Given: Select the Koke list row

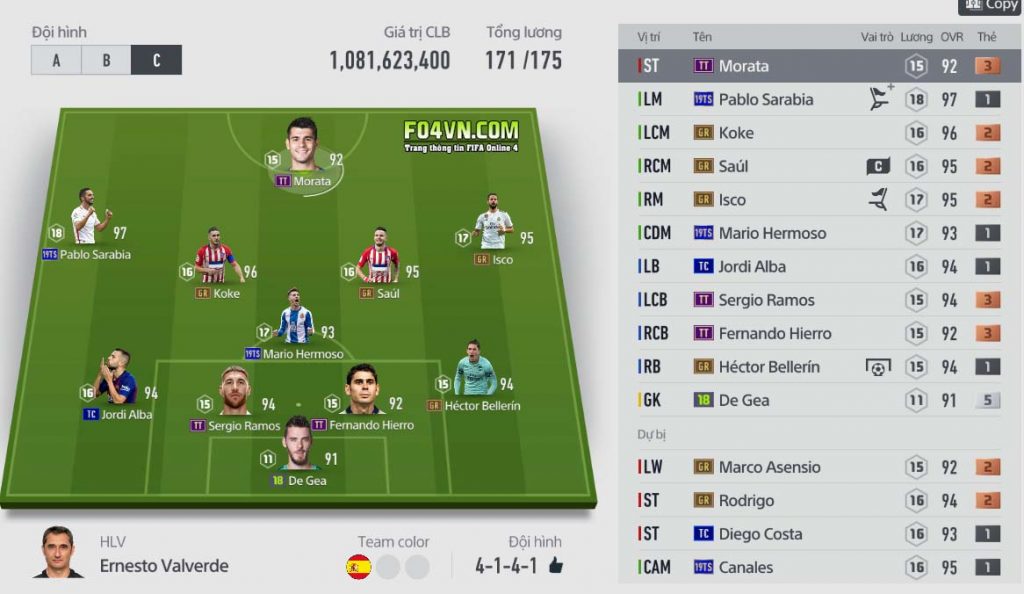Looking at the screenshot, I should click(x=818, y=133).
